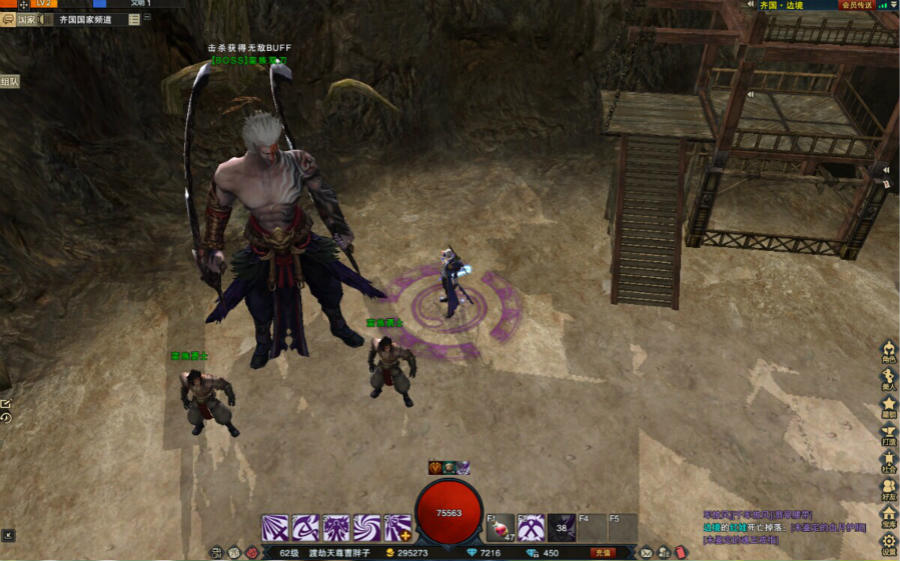Activate the spiral vortex skill
The image size is (900, 561).
point(367,528)
